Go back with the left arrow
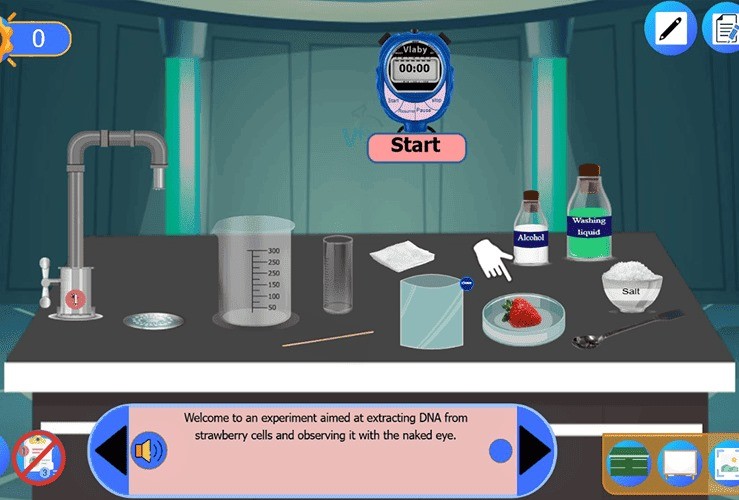The image size is (739, 500). tap(108, 451)
